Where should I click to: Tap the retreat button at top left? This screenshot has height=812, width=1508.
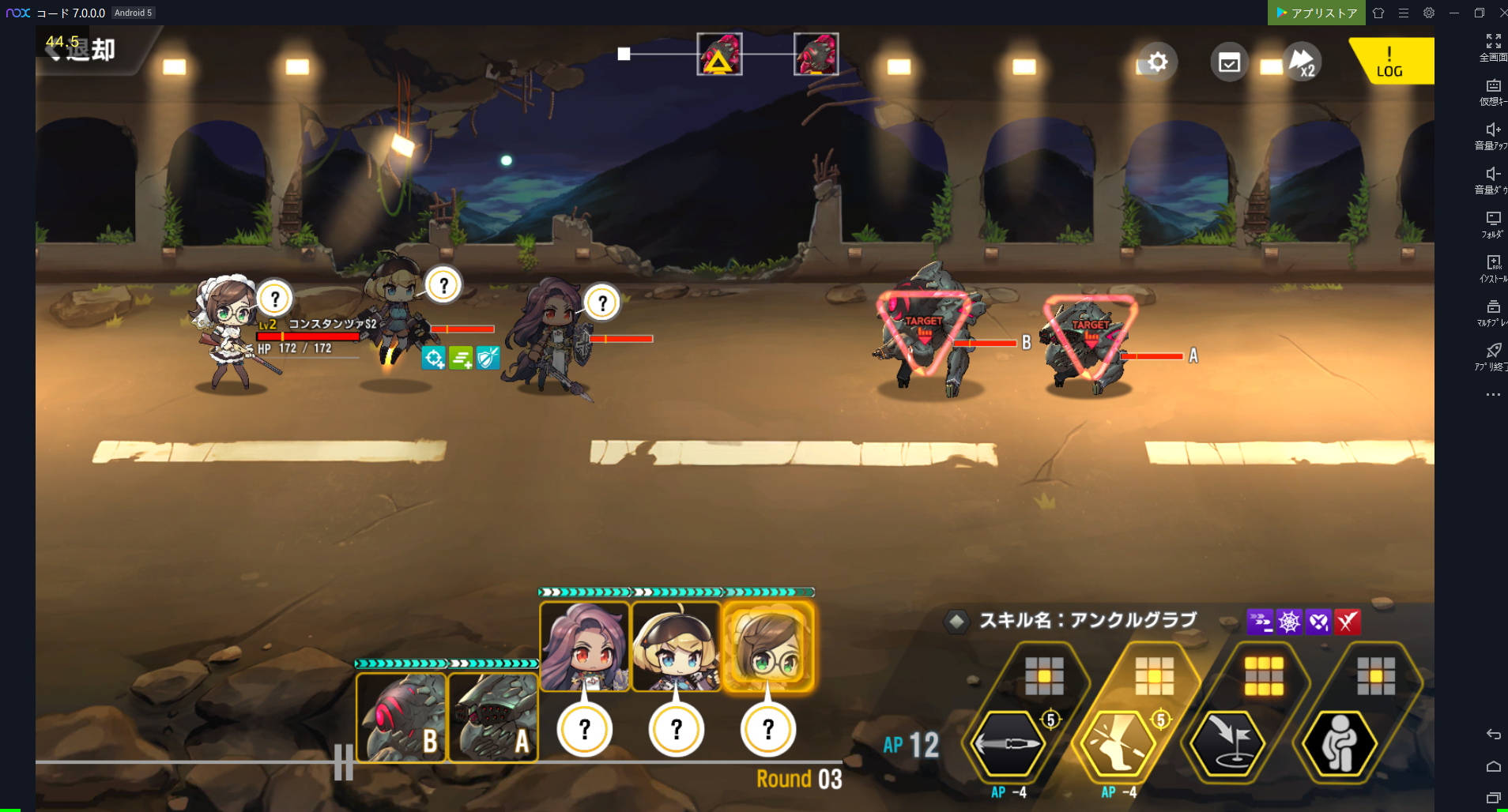83,50
